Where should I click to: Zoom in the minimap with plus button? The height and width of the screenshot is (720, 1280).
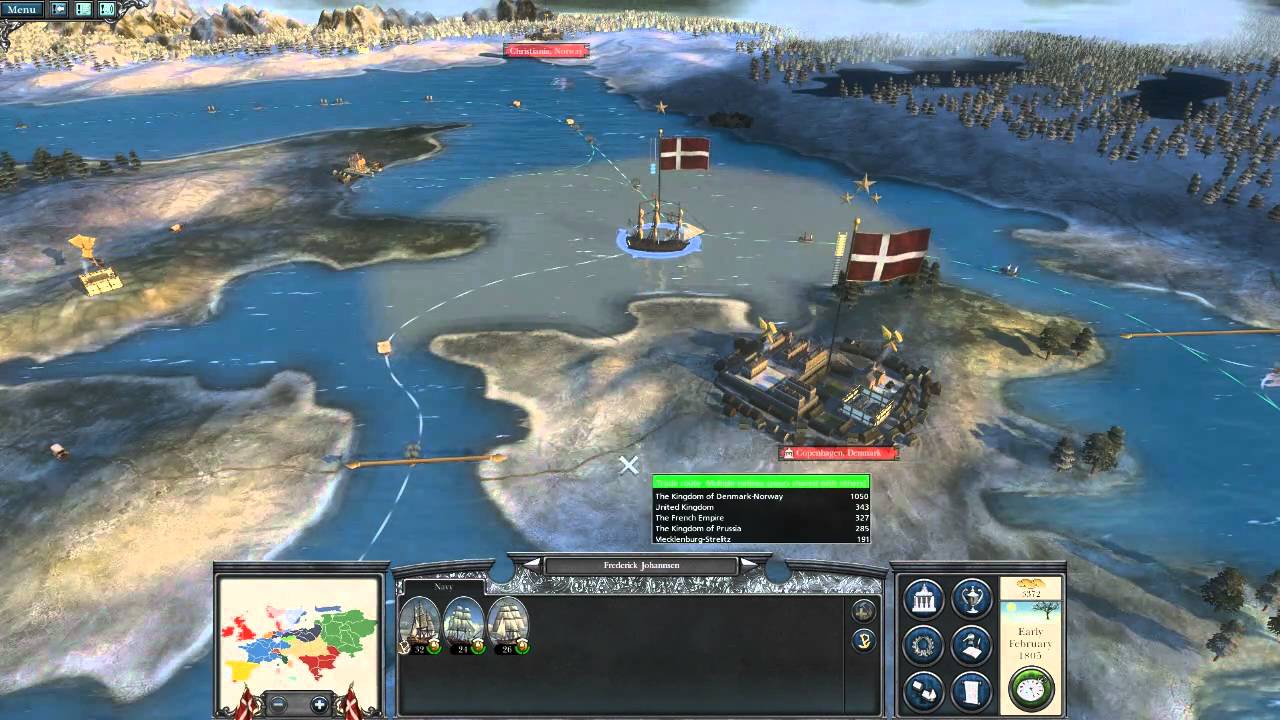(x=319, y=704)
